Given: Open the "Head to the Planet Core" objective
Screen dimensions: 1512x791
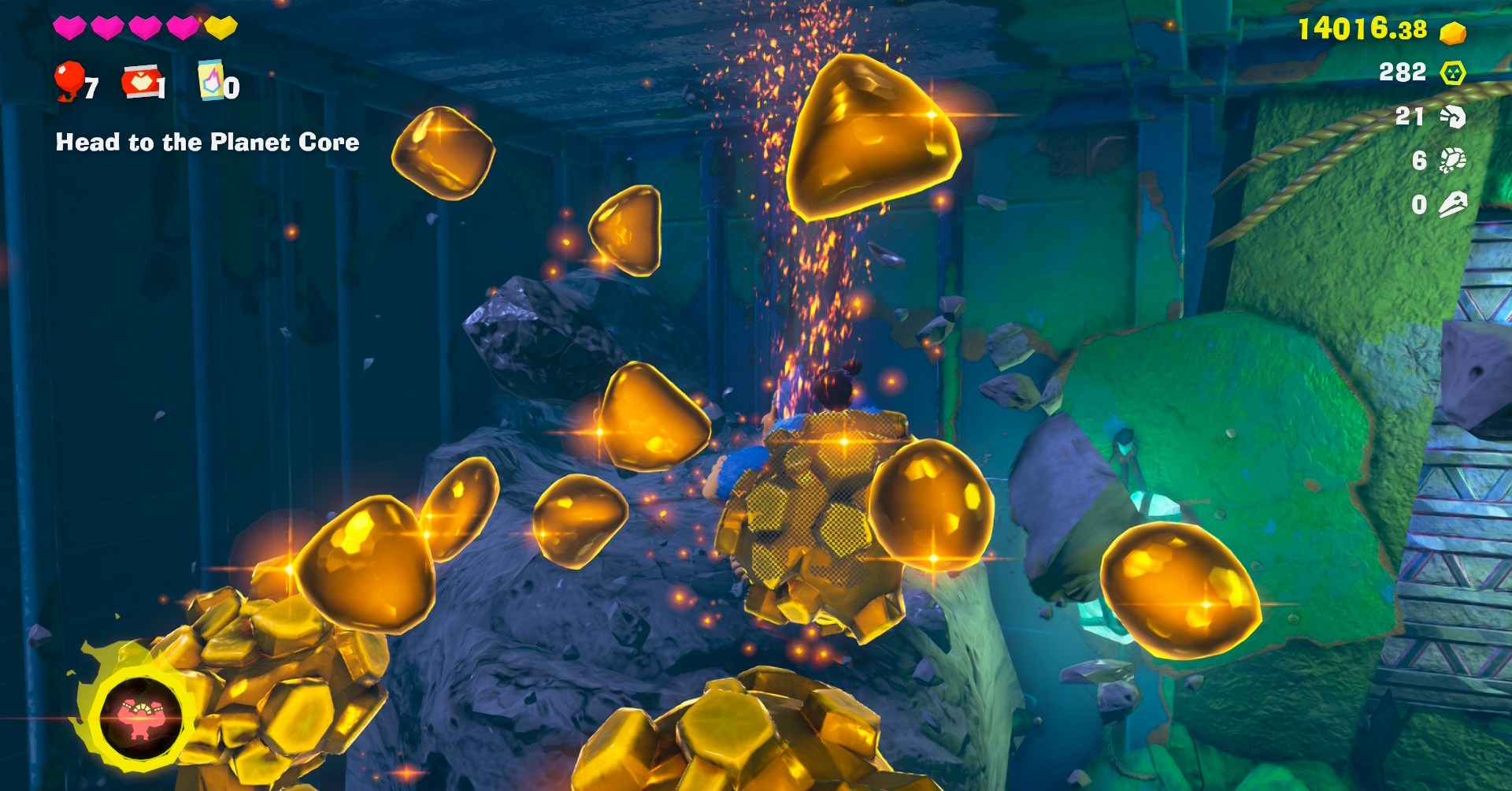Looking at the screenshot, I should [207, 142].
